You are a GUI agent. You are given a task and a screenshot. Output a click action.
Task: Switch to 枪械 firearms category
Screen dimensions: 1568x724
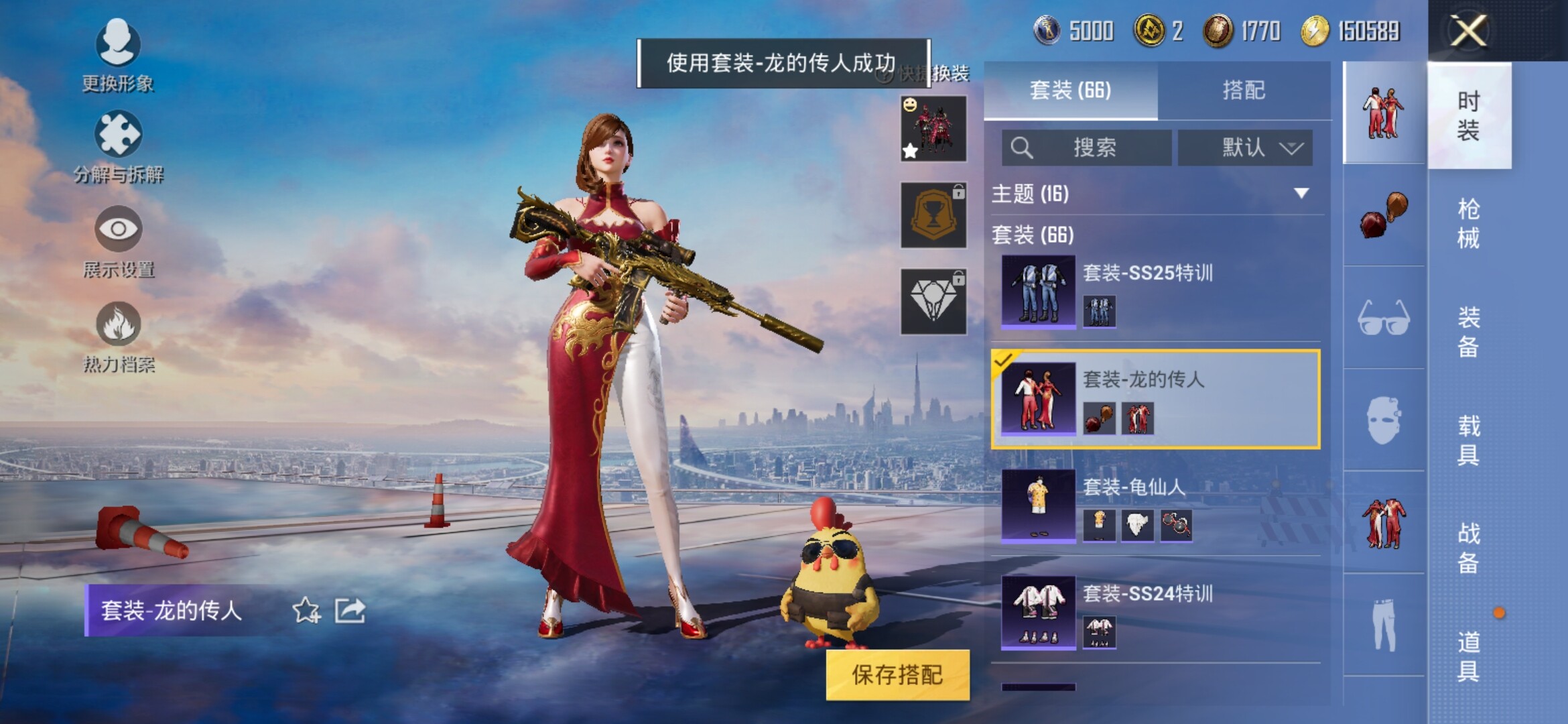coord(1468,223)
